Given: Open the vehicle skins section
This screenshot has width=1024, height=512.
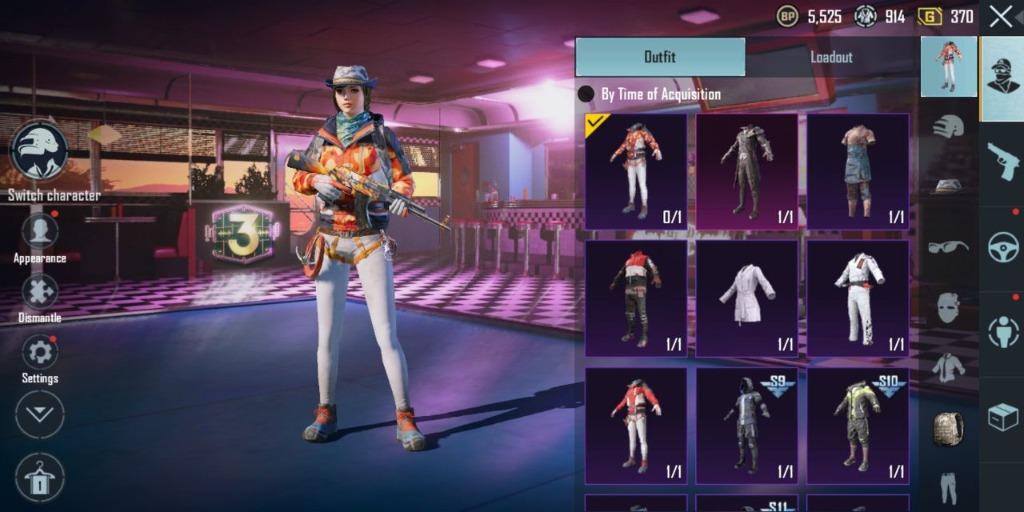Looking at the screenshot, I should [1002, 247].
